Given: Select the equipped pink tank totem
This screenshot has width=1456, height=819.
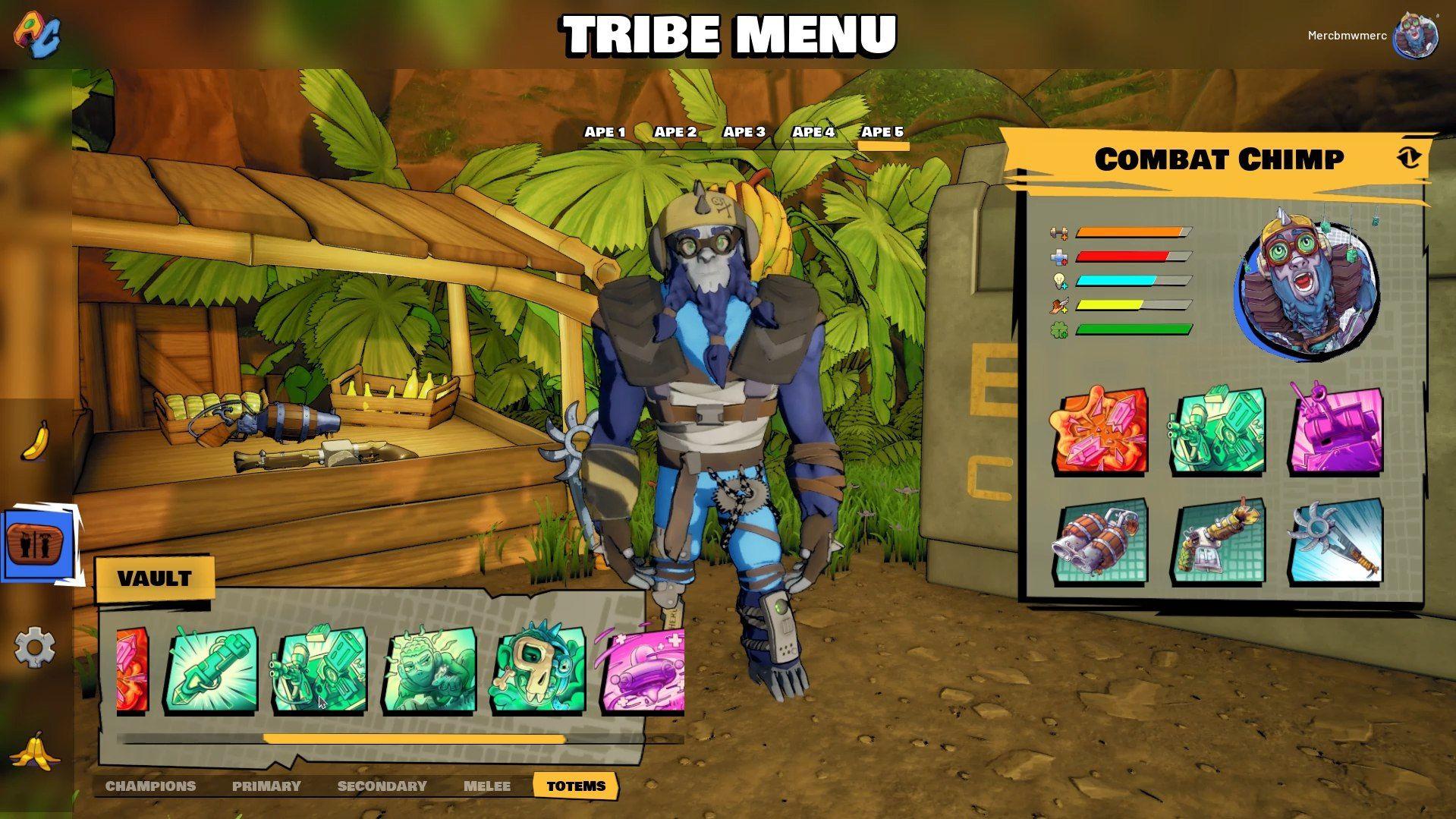Looking at the screenshot, I should pos(1336,431).
